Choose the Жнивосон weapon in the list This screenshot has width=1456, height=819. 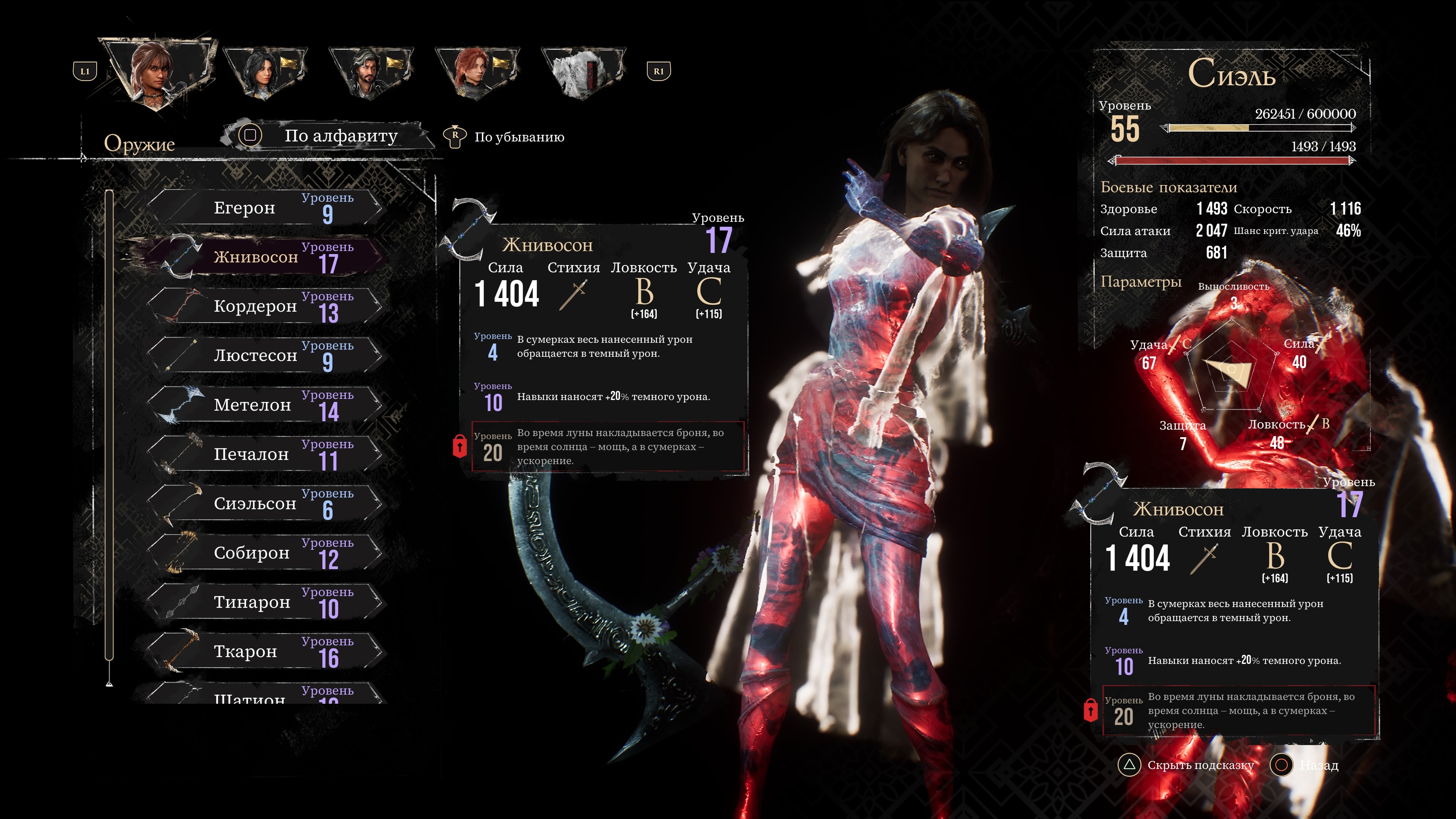click(266, 257)
